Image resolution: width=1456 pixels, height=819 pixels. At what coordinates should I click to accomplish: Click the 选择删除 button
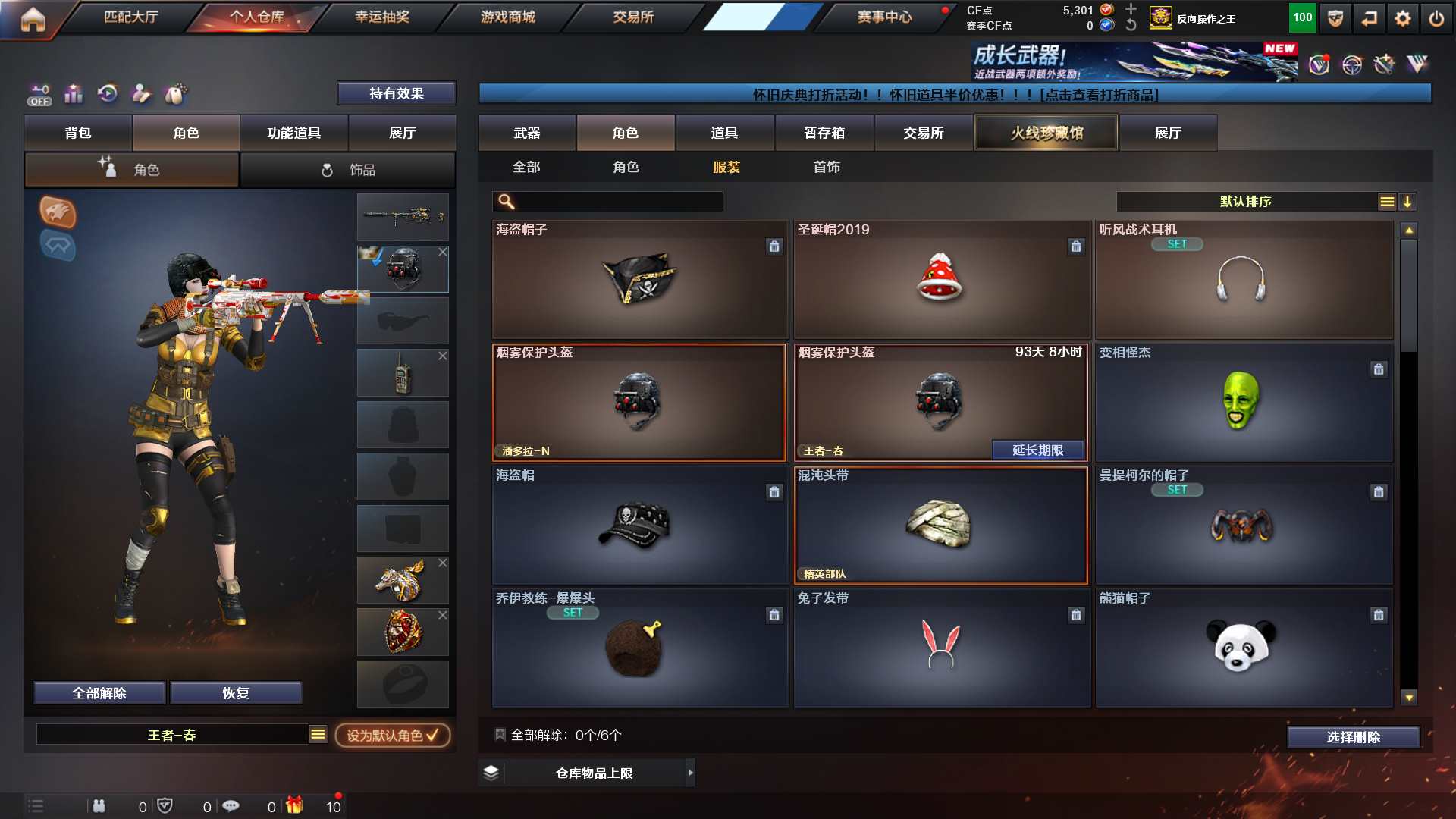pyautogui.click(x=1352, y=737)
